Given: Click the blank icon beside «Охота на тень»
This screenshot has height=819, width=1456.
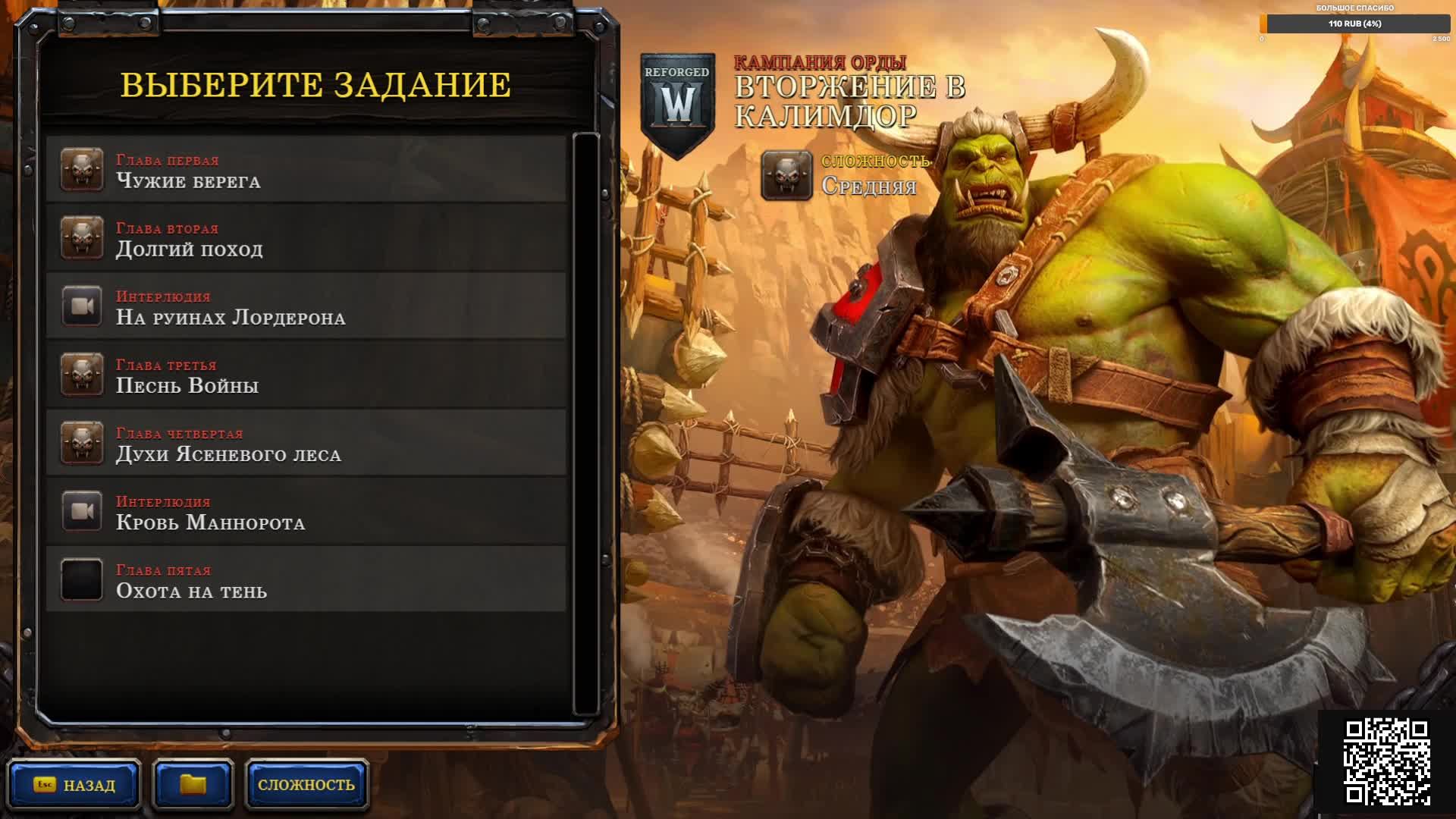Looking at the screenshot, I should [x=81, y=579].
